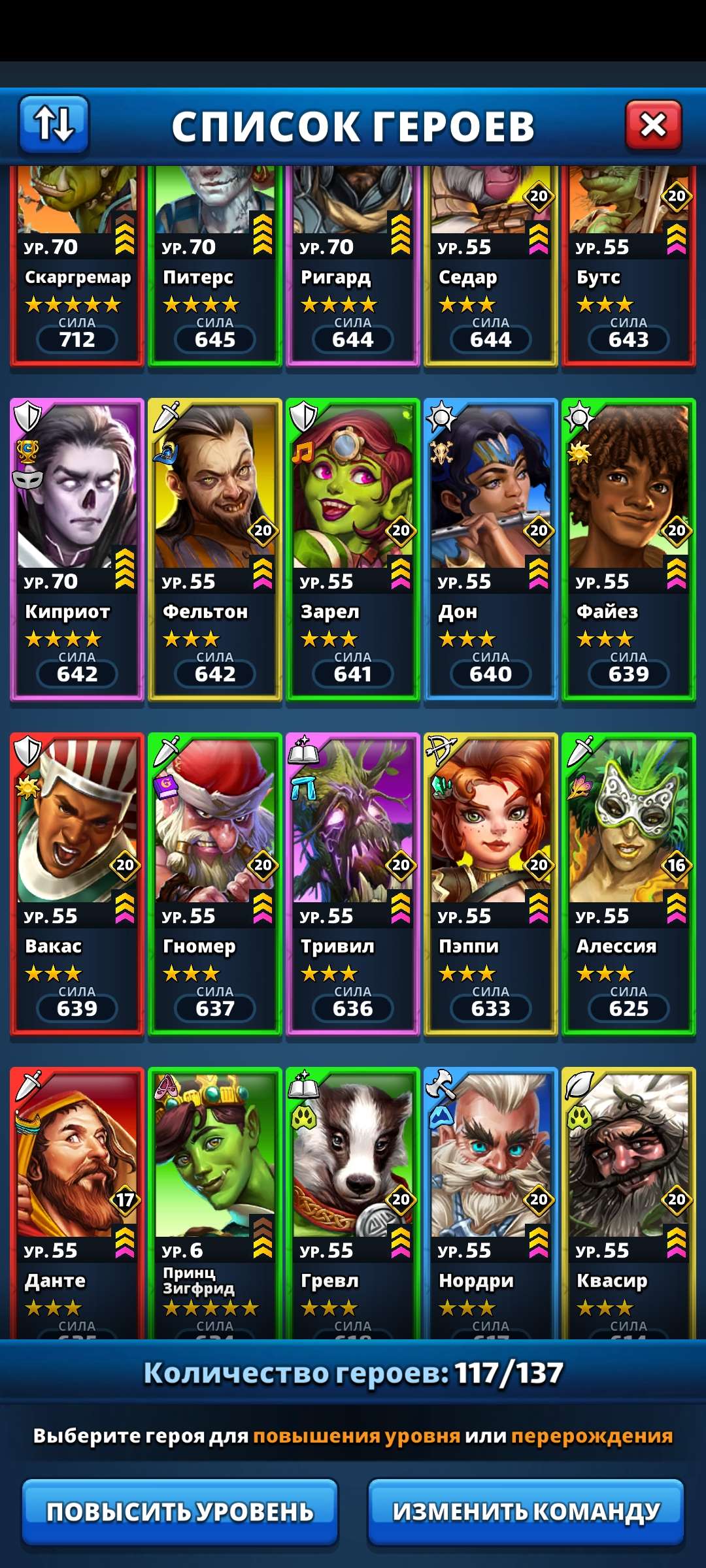Open the hero sorting options
This screenshot has width=706, height=1568.
point(54,124)
